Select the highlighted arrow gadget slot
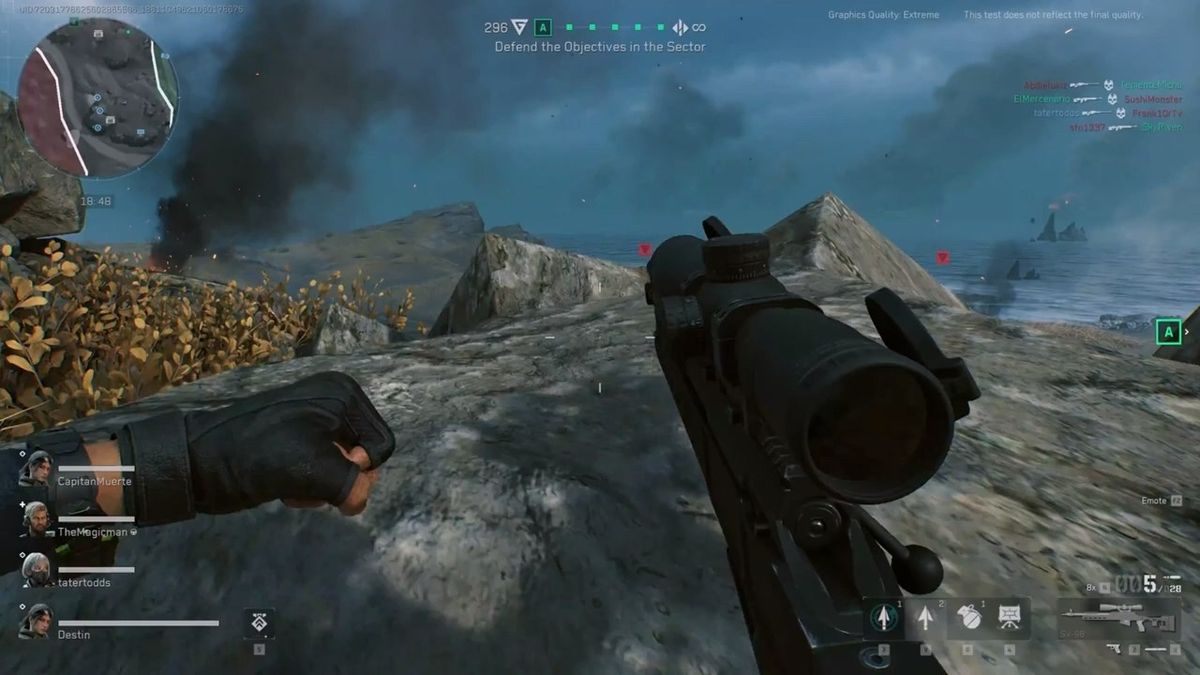The width and height of the screenshot is (1200, 675). [884, 619]
